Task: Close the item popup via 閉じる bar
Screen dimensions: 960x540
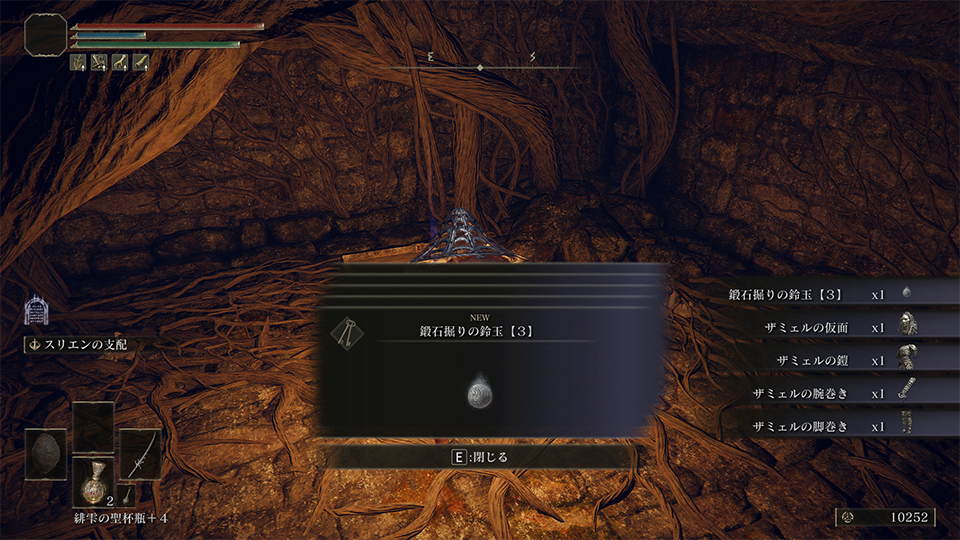Action: [479, 457]
